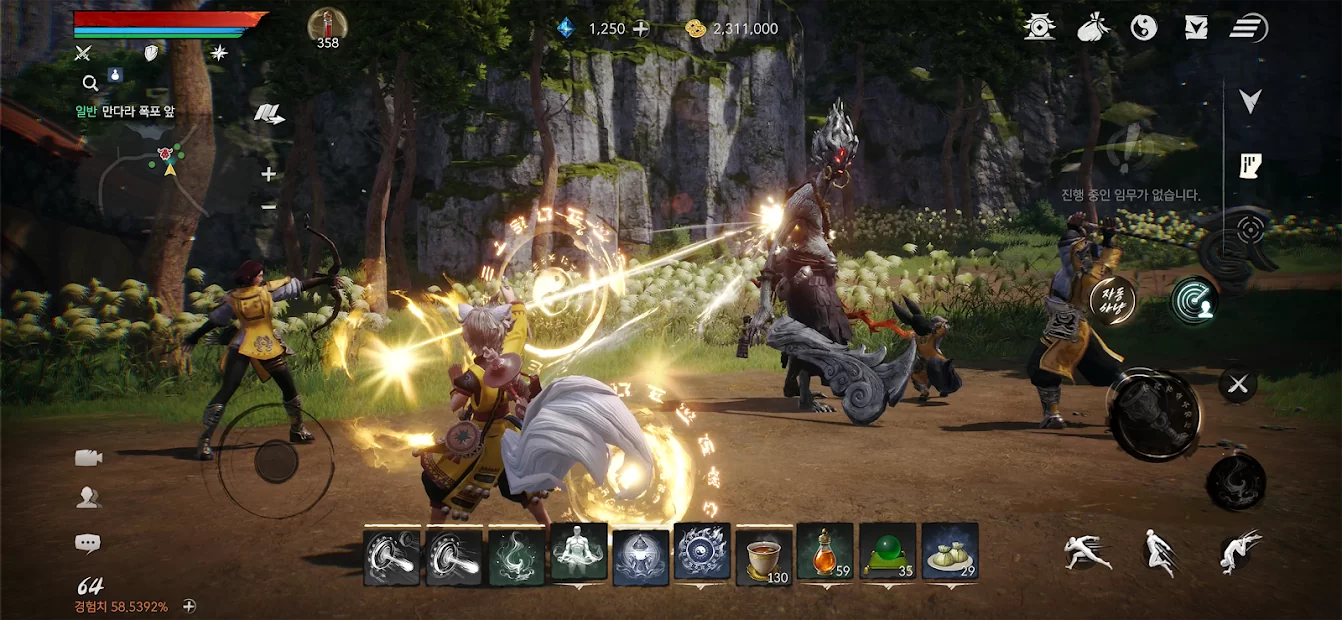Use the orange potion flask slot
Viewport: 1342px width, 620px height.
pyautogui.click(x=825, y=553)
